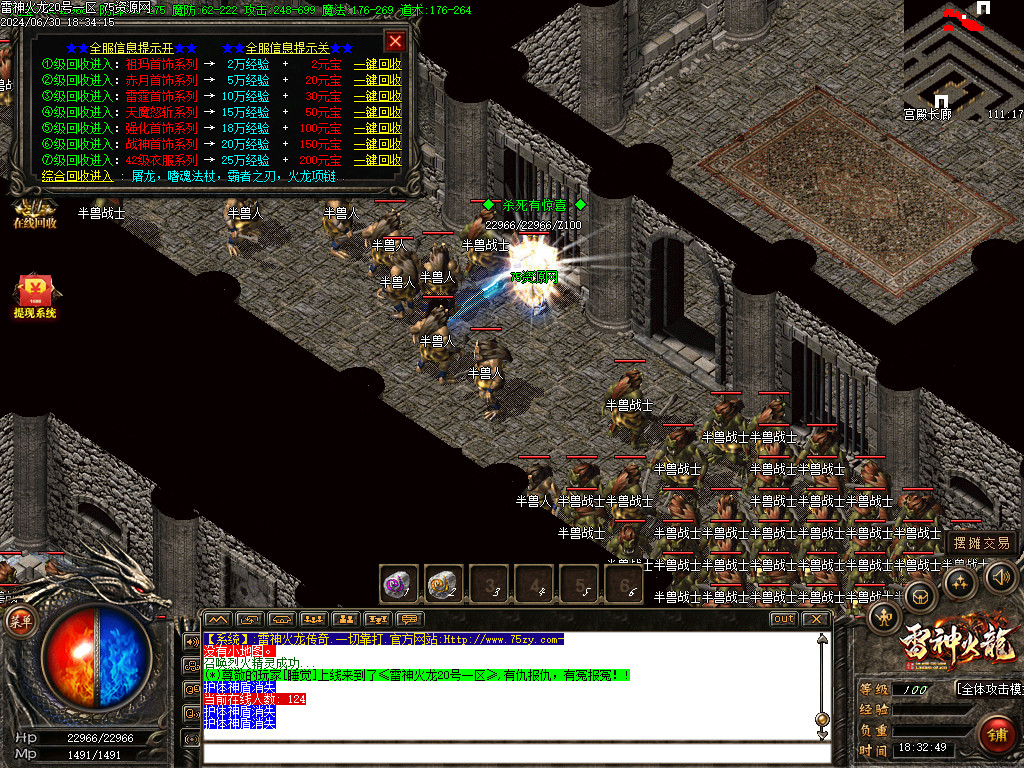Viewport: 1024px width, 768px height.
Task: Open the bag chest round button
Action: (x=920, y=596)
